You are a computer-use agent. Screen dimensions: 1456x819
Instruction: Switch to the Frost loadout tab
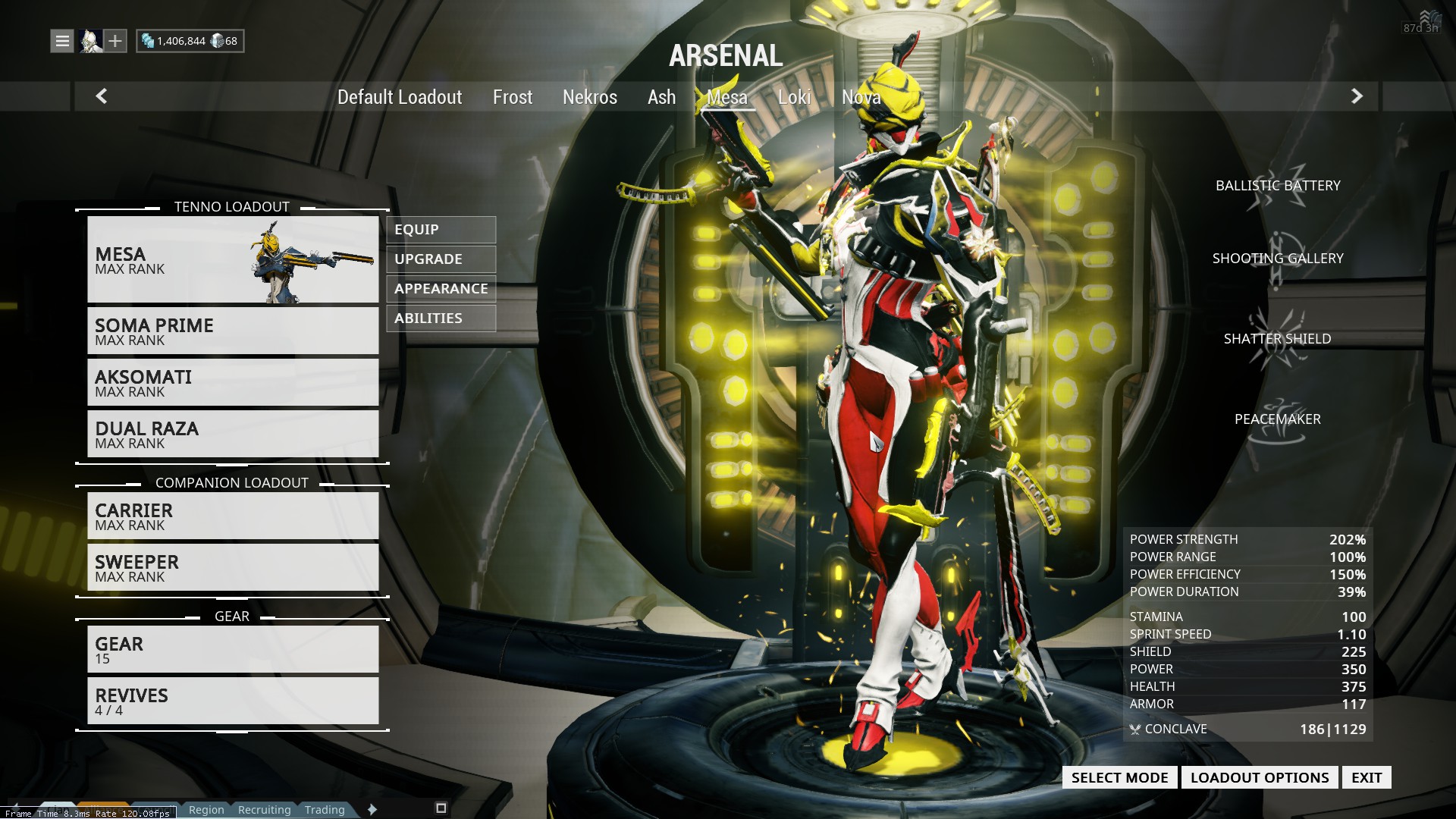coord(513,97)
